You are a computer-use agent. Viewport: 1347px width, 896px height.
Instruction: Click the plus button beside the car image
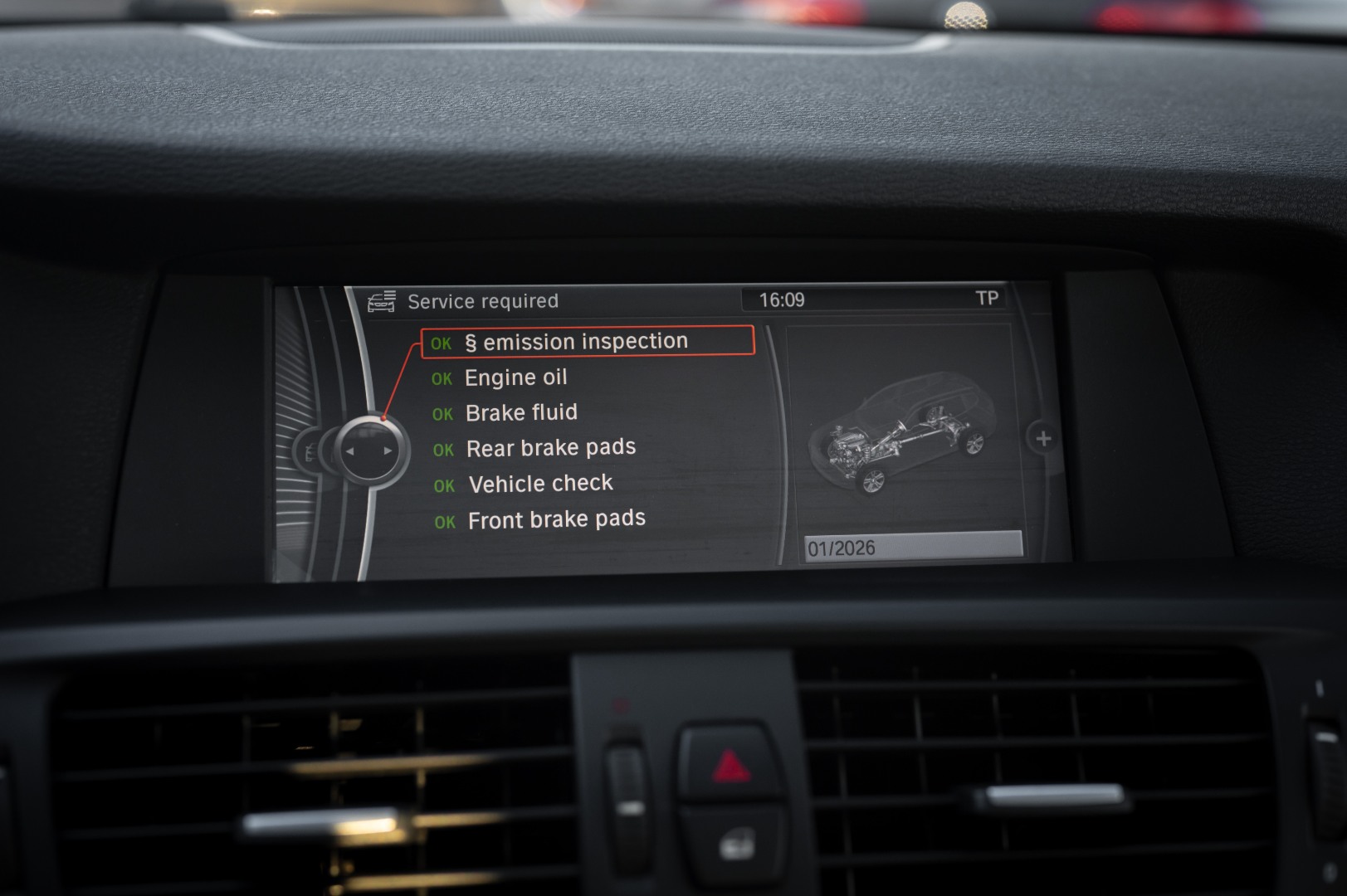click(x=1043, y=438)
